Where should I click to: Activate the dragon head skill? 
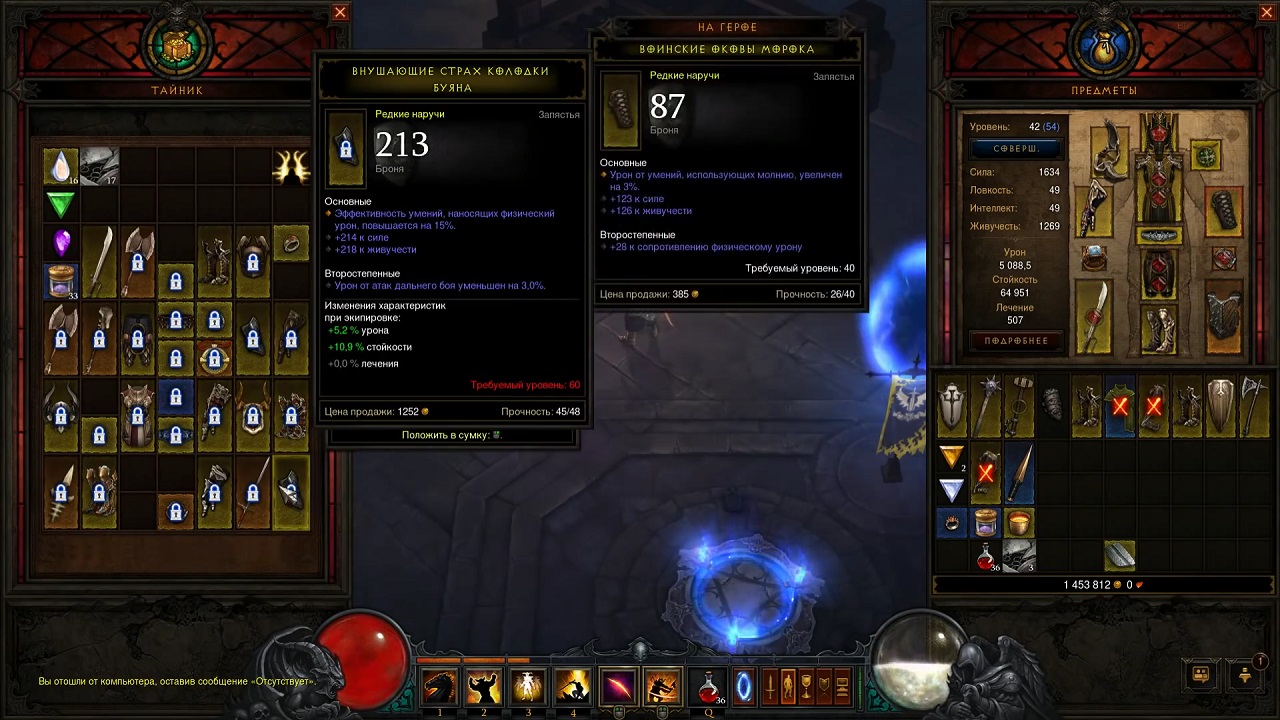(x=440, y=688)
